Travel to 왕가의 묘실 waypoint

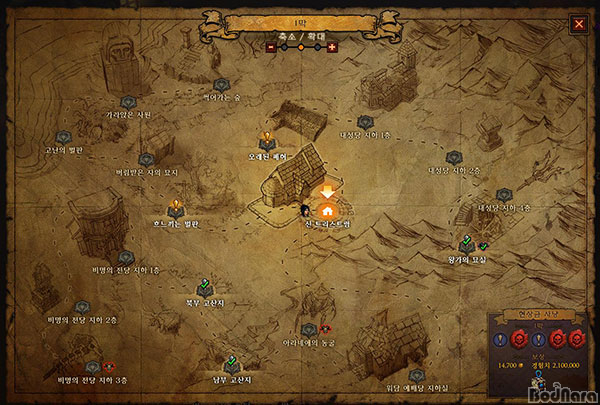pos(466,242)
